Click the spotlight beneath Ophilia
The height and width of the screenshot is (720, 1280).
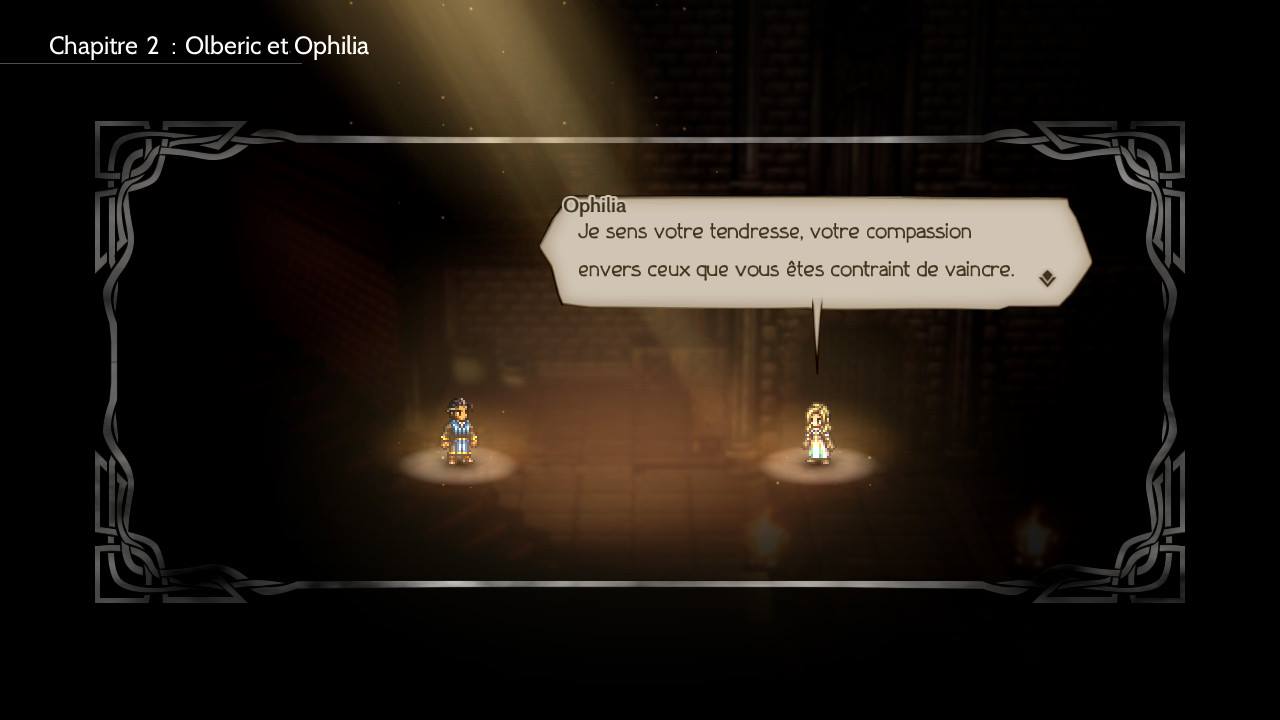pos(820,467)
